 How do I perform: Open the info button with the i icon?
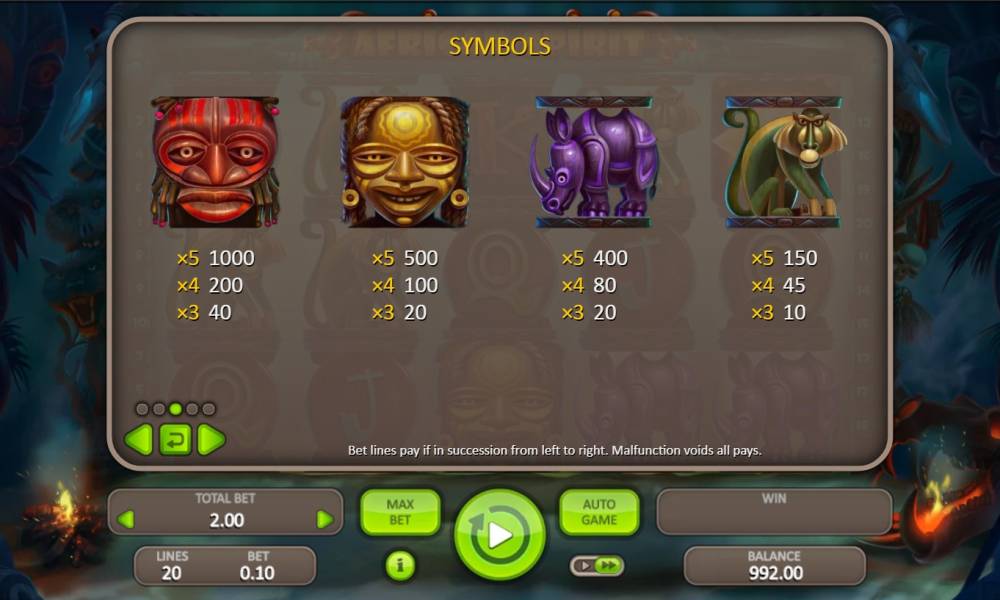click(400, 566)
